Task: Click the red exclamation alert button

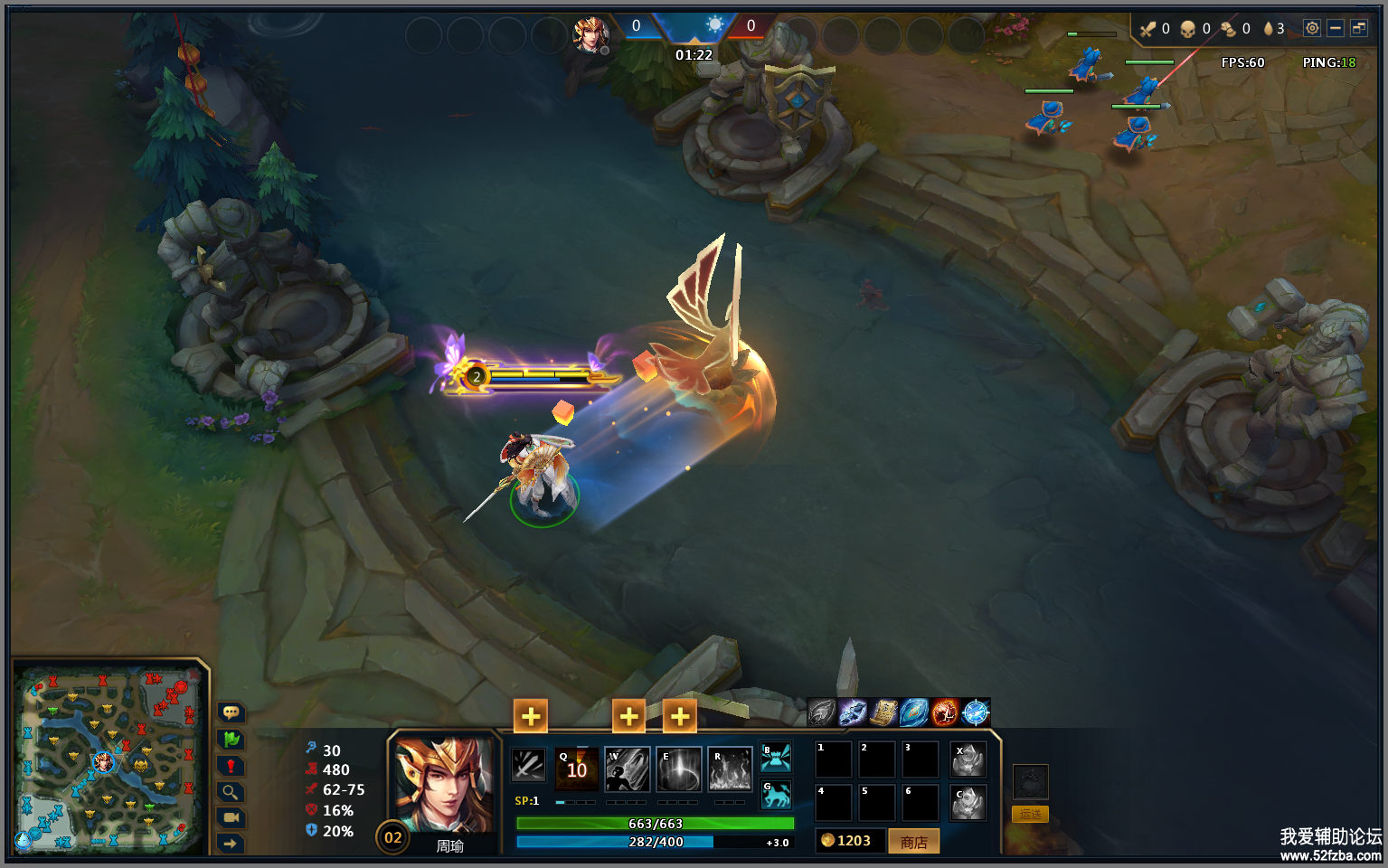Action: click(x=231, y=766)
